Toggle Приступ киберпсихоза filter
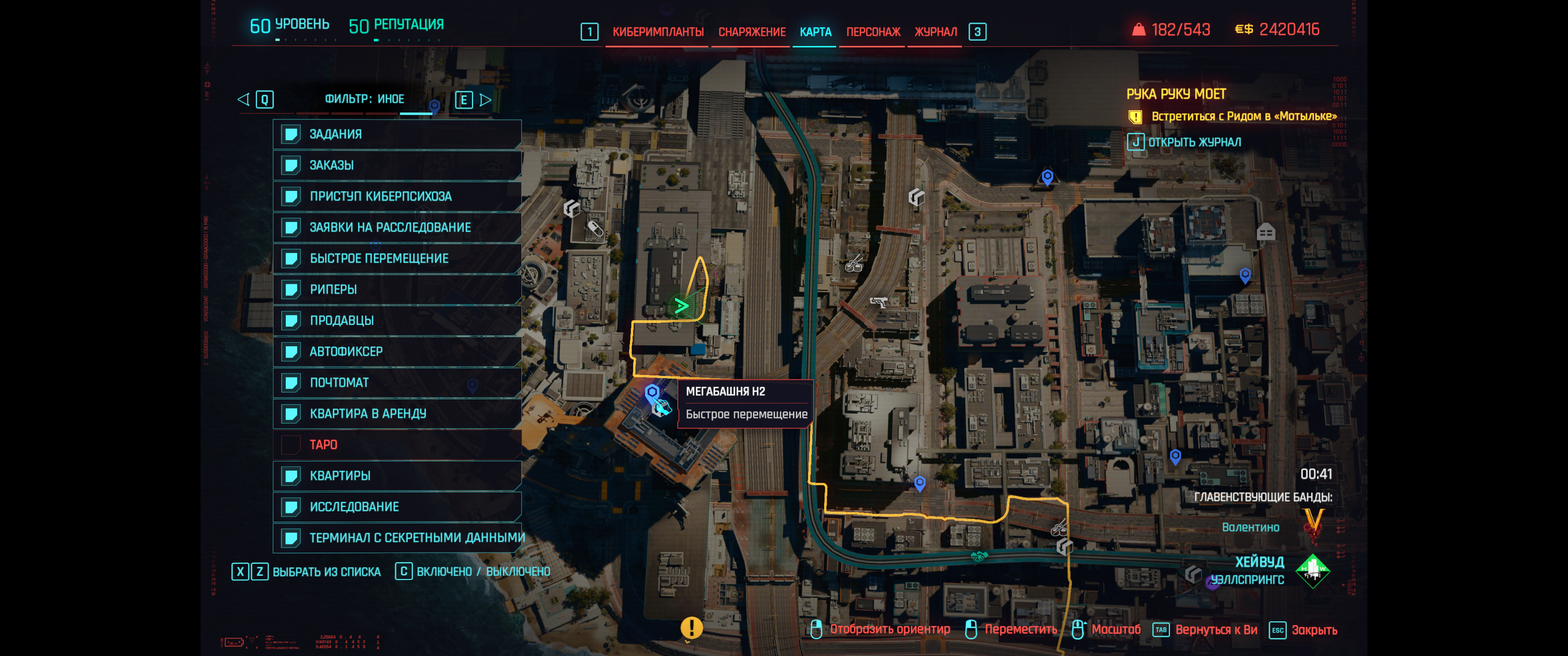Image resolution: width=1568 pixels, height=656 pixels. [397, 196]
